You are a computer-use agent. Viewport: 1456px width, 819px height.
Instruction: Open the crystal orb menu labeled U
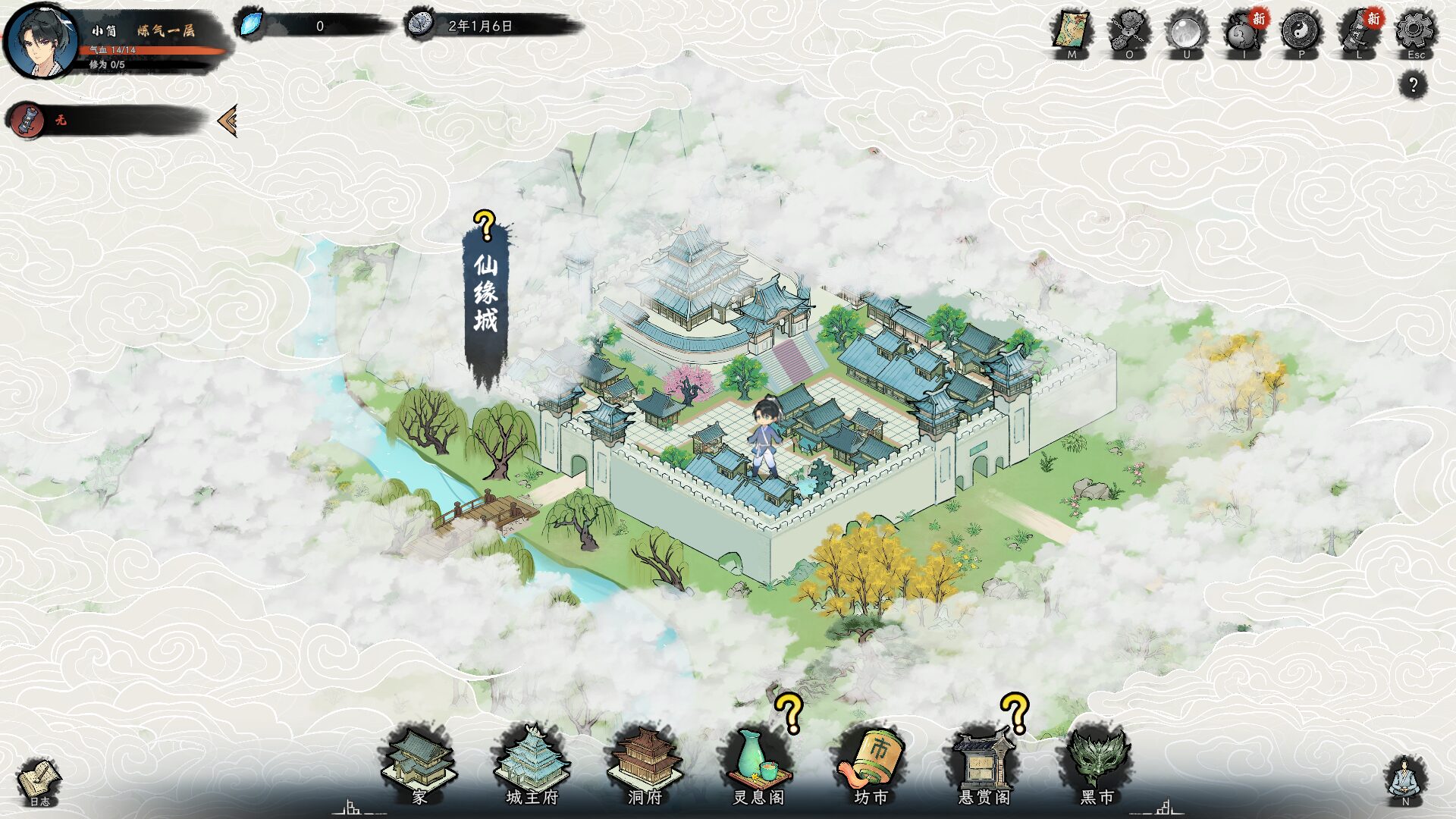pos(1186,32)
